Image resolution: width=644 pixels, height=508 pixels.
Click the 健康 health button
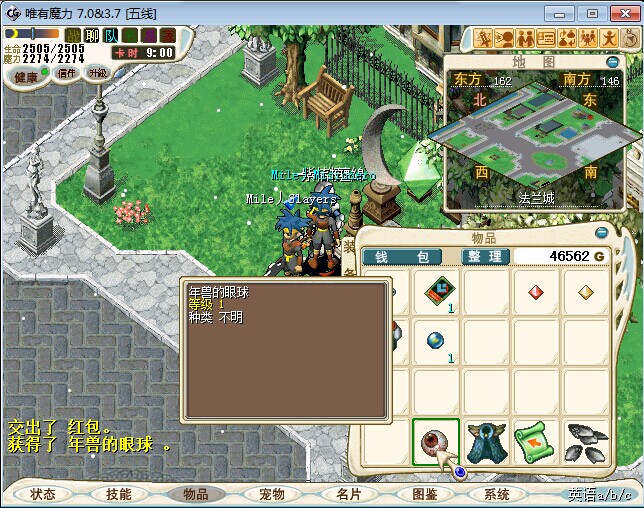click(27, 76)
